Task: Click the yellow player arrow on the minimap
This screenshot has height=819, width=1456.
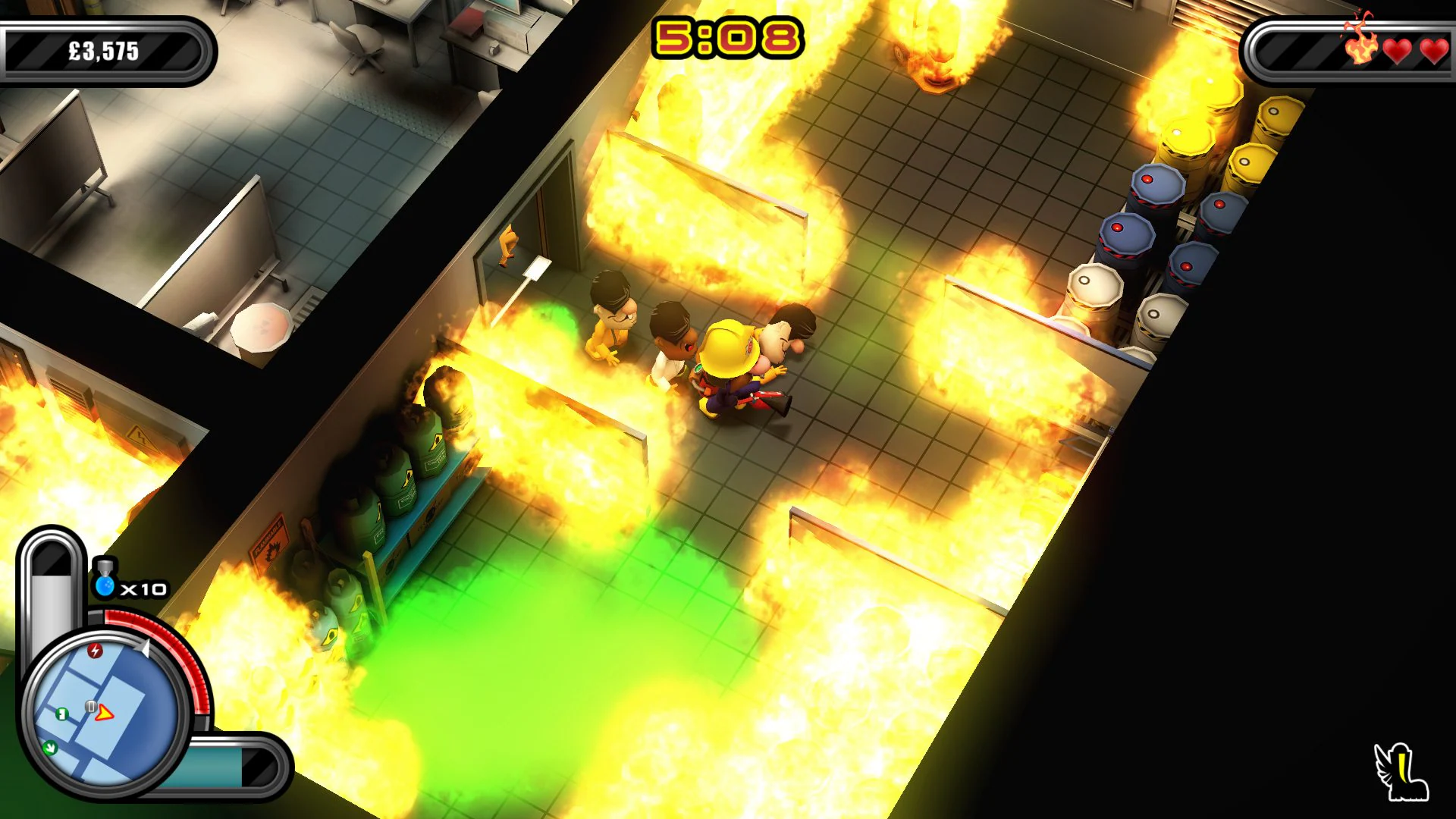Action: coord(105,714)
